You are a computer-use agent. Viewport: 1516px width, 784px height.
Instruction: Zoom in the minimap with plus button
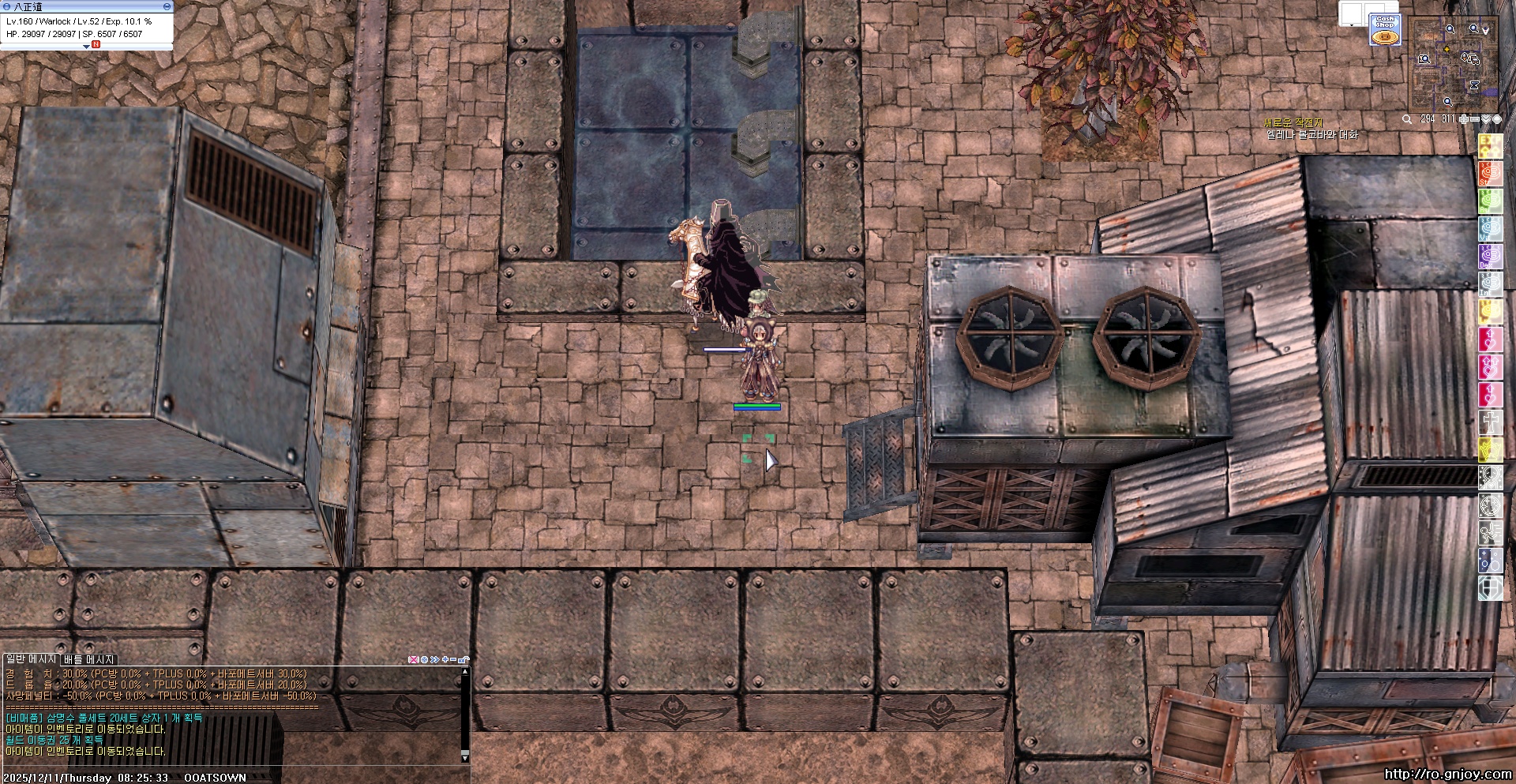point(1463,119)
